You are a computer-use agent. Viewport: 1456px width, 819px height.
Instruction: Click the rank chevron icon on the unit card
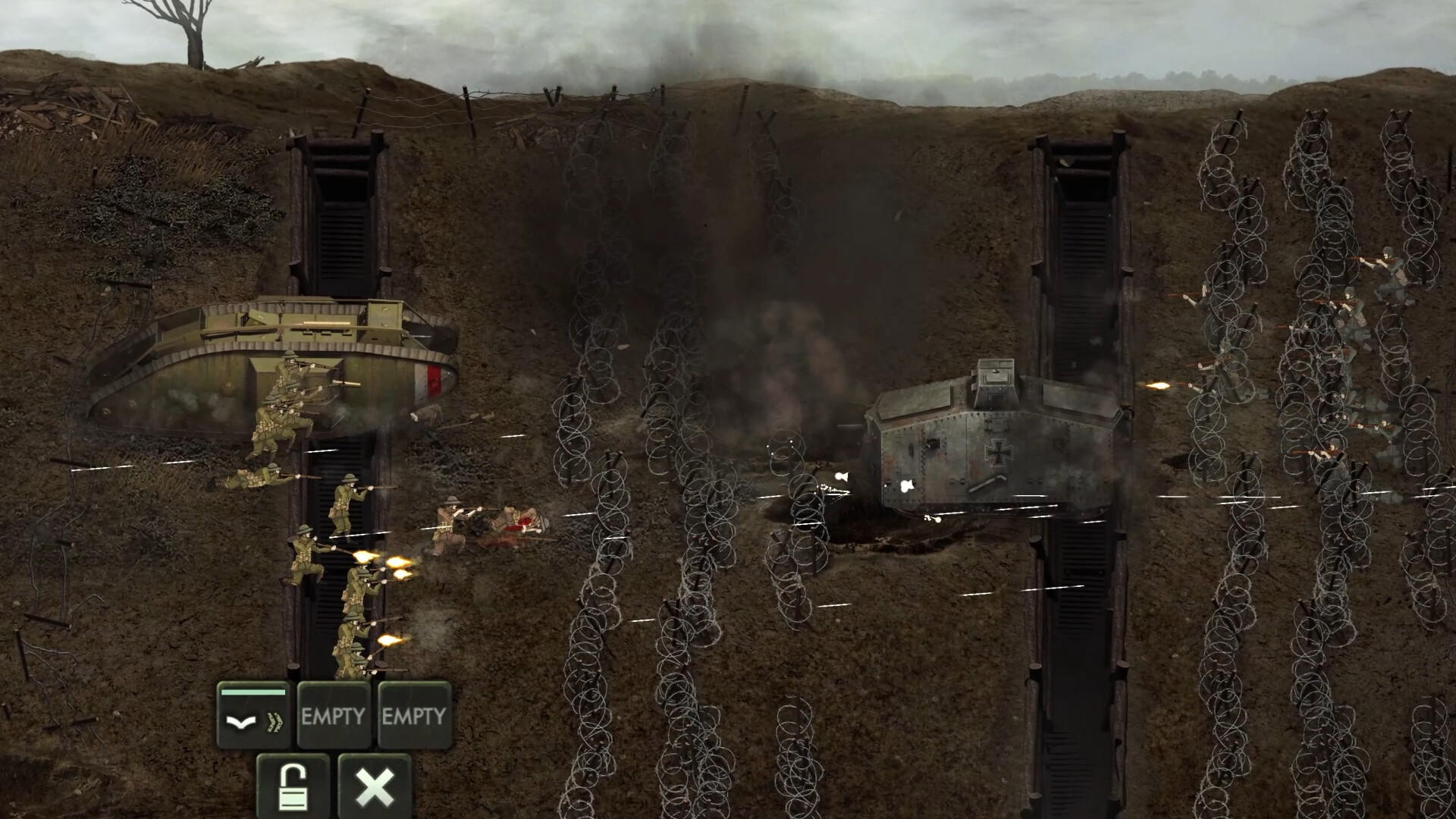tap(241, 723)
